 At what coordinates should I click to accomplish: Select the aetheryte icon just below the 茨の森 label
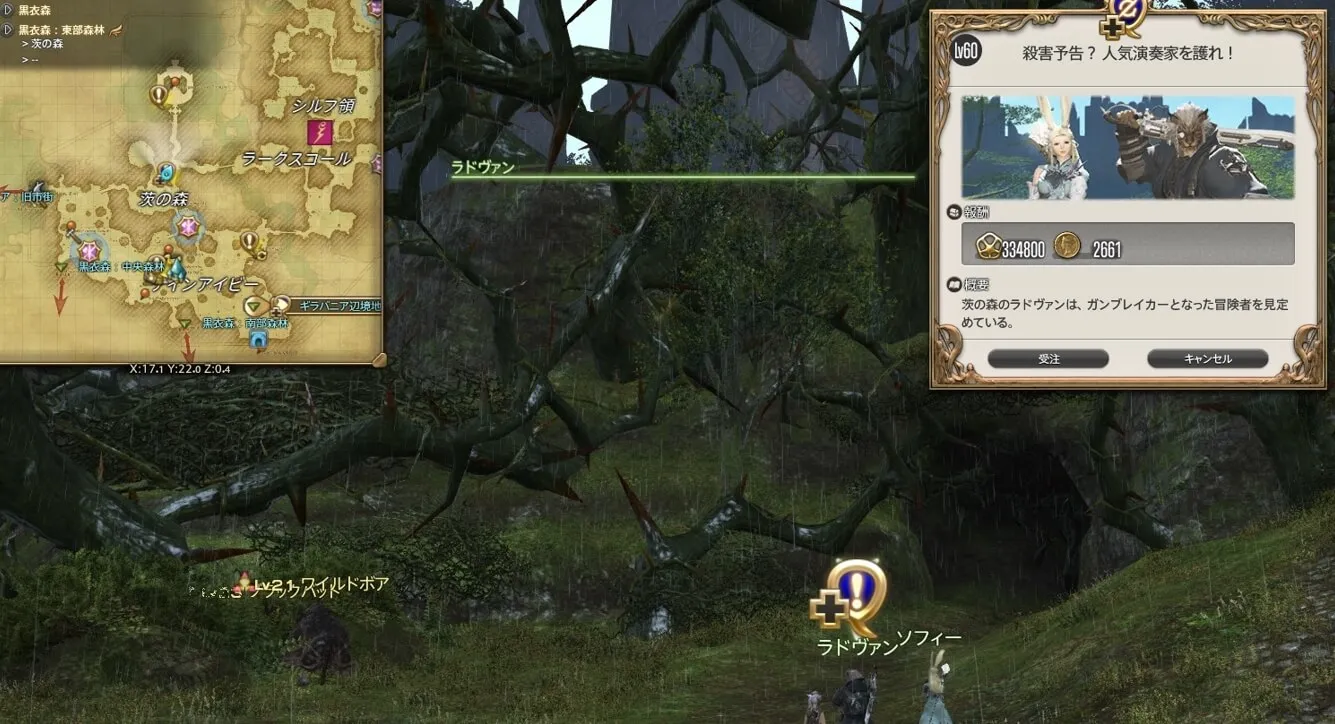188,228
